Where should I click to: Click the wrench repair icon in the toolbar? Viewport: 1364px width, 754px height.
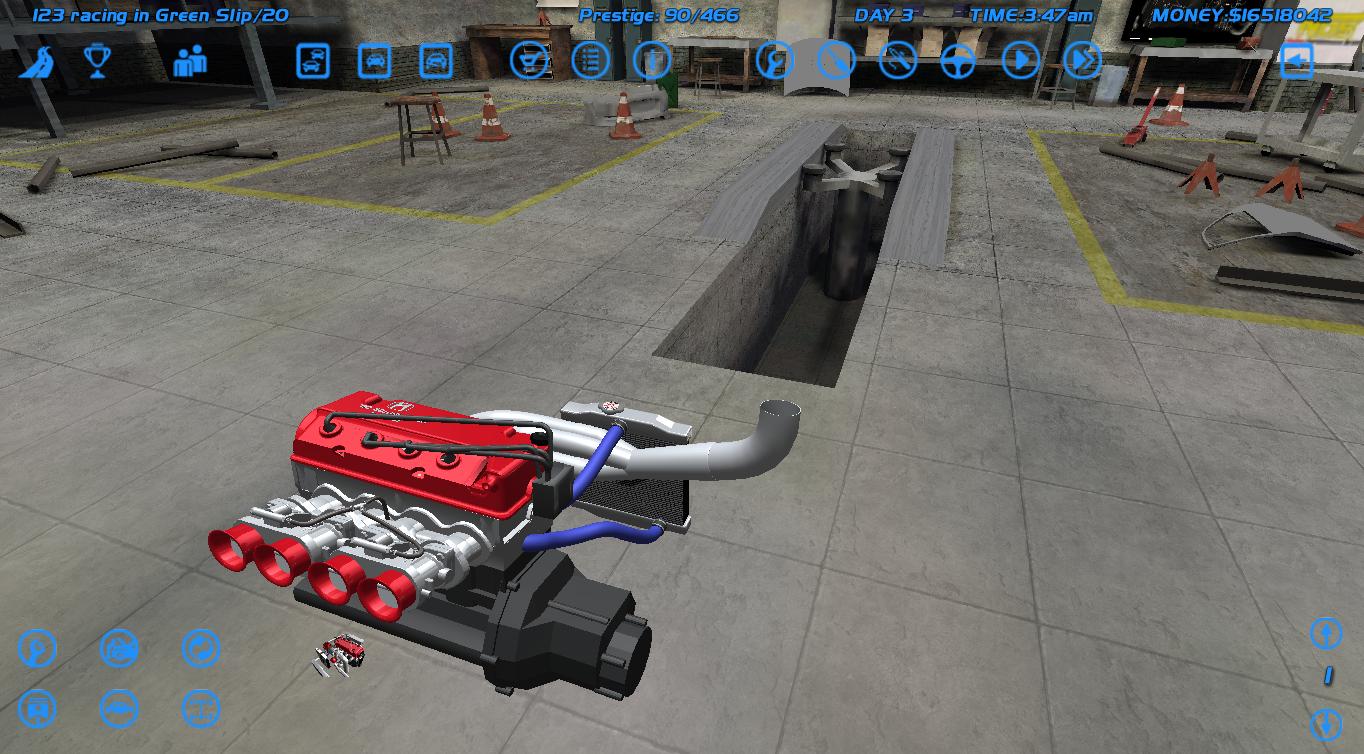click(x=773, y=60)
